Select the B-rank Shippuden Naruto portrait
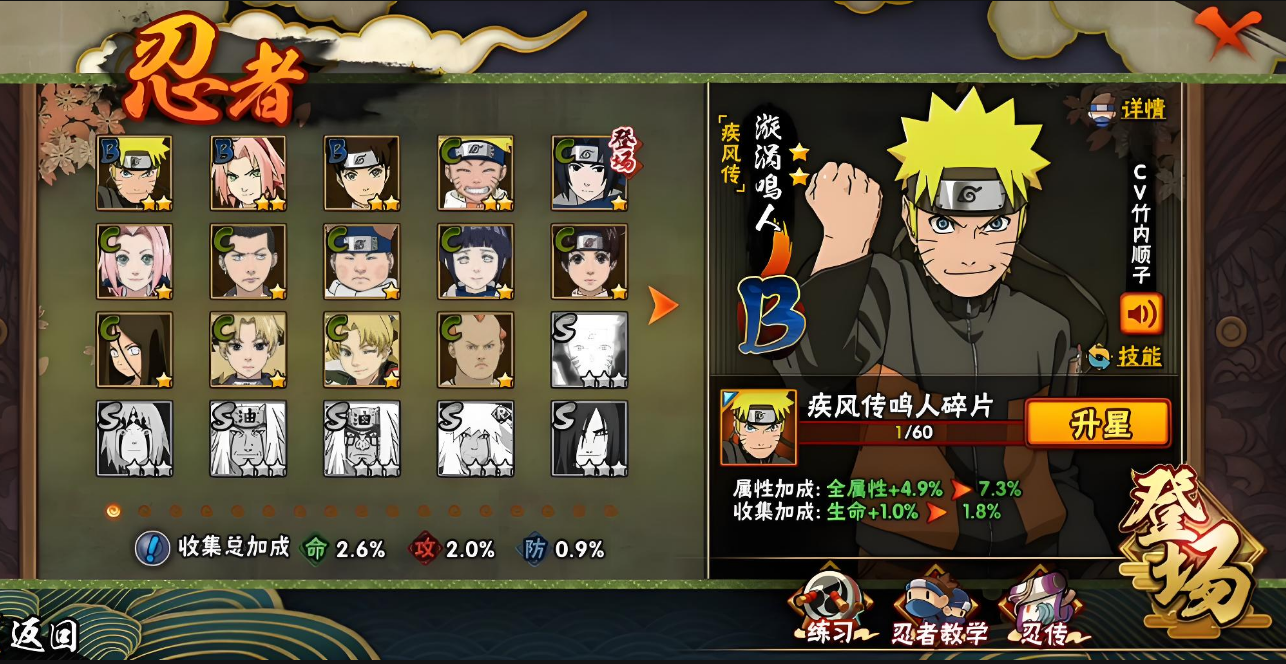 [134, 173]
